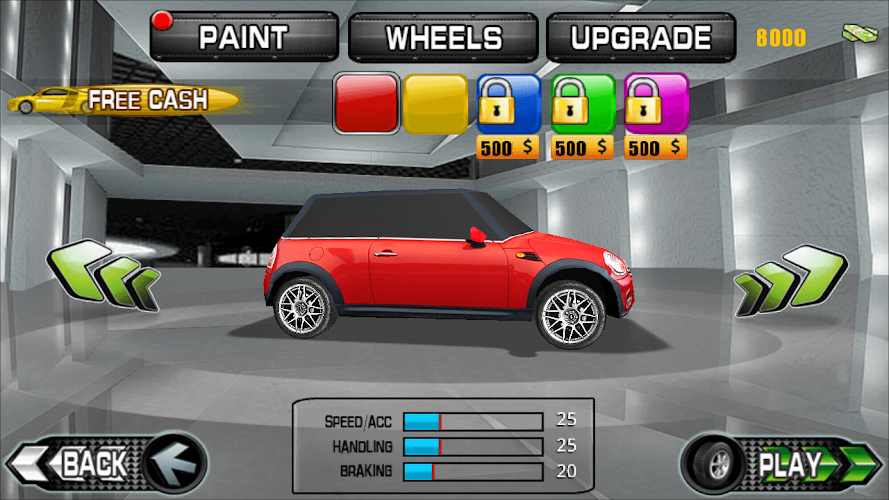
Task: Claim the Free Cash offer
Action: (124, 100)
